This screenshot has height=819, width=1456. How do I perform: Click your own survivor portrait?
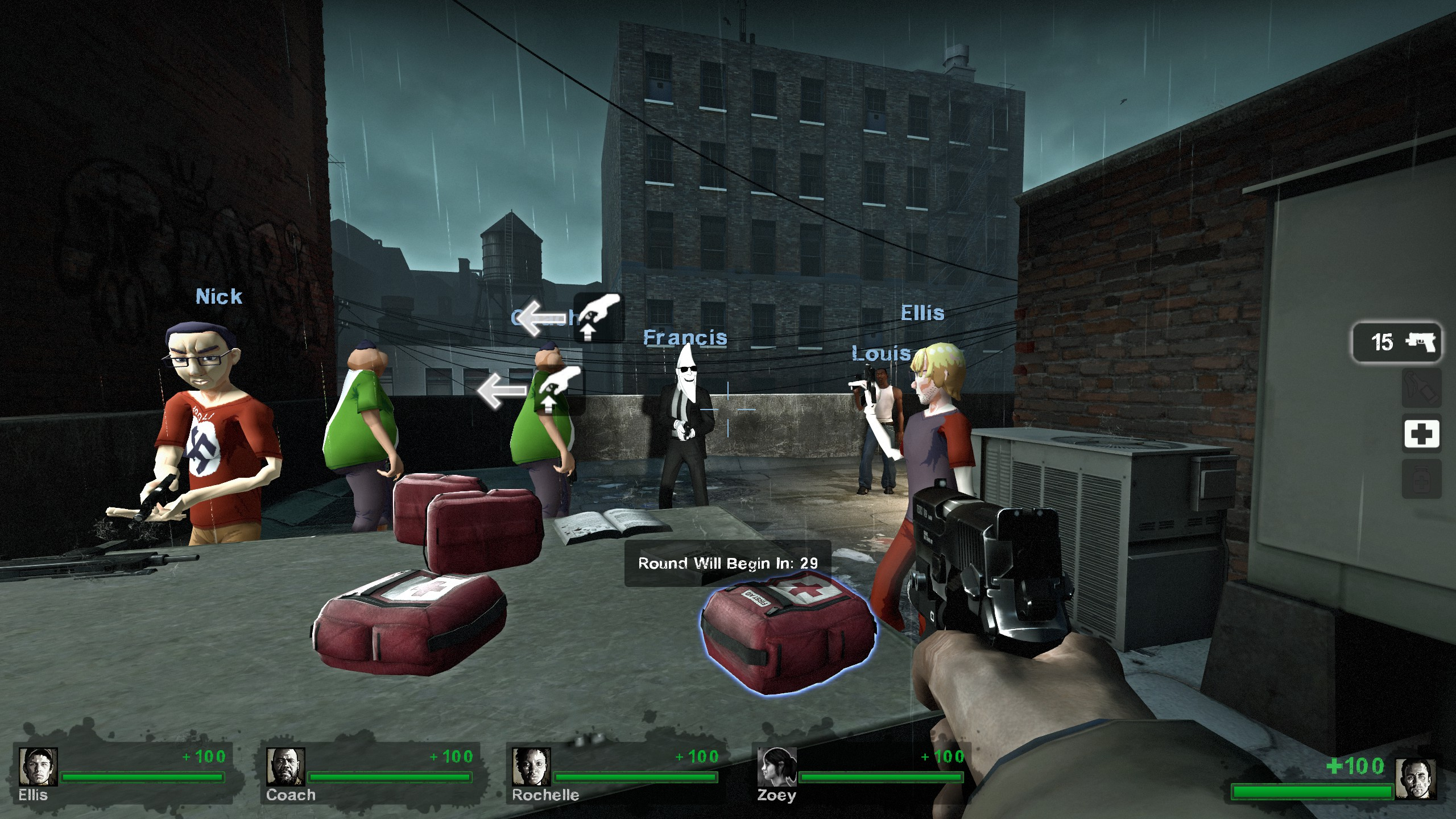(x=1415, y=779)
